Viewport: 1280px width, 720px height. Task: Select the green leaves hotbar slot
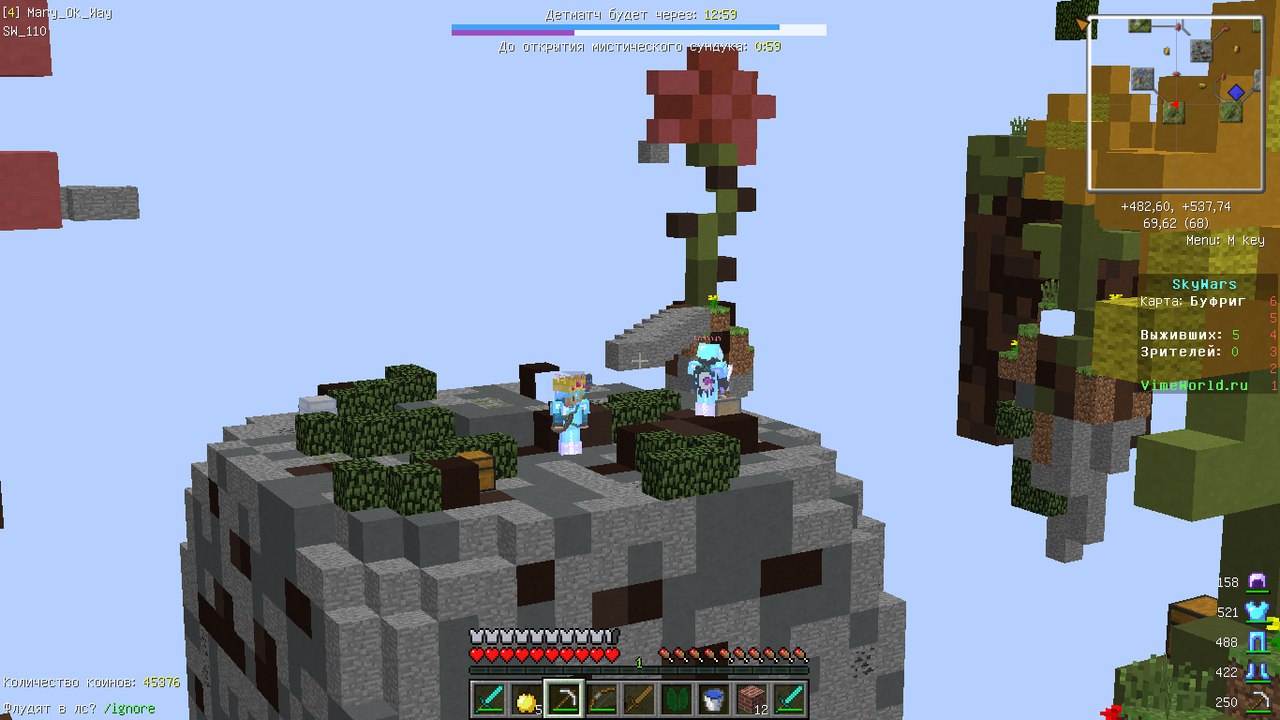[678, 698]
